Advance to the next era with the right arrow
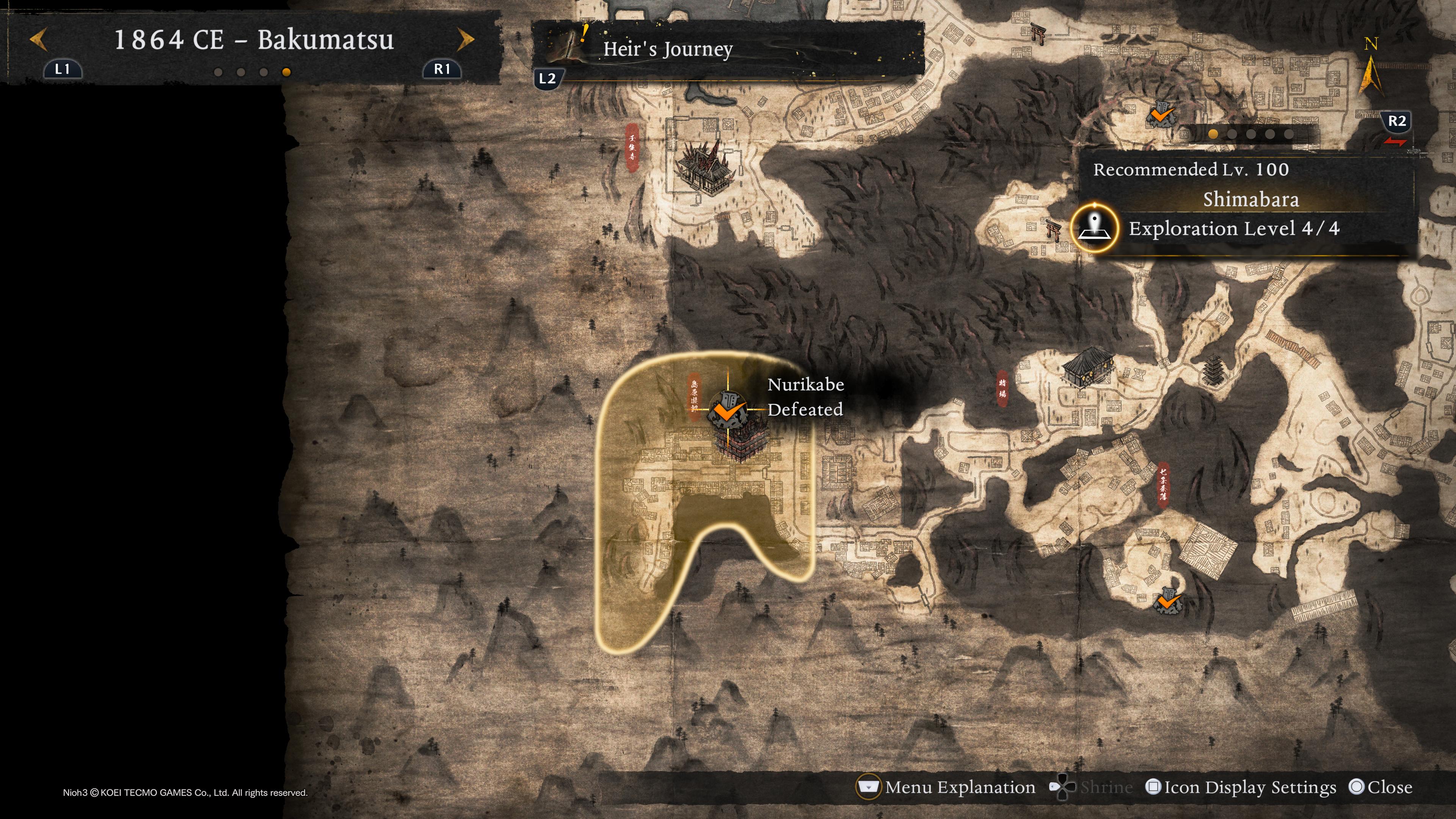1456x819 pixels. [465, 39]
